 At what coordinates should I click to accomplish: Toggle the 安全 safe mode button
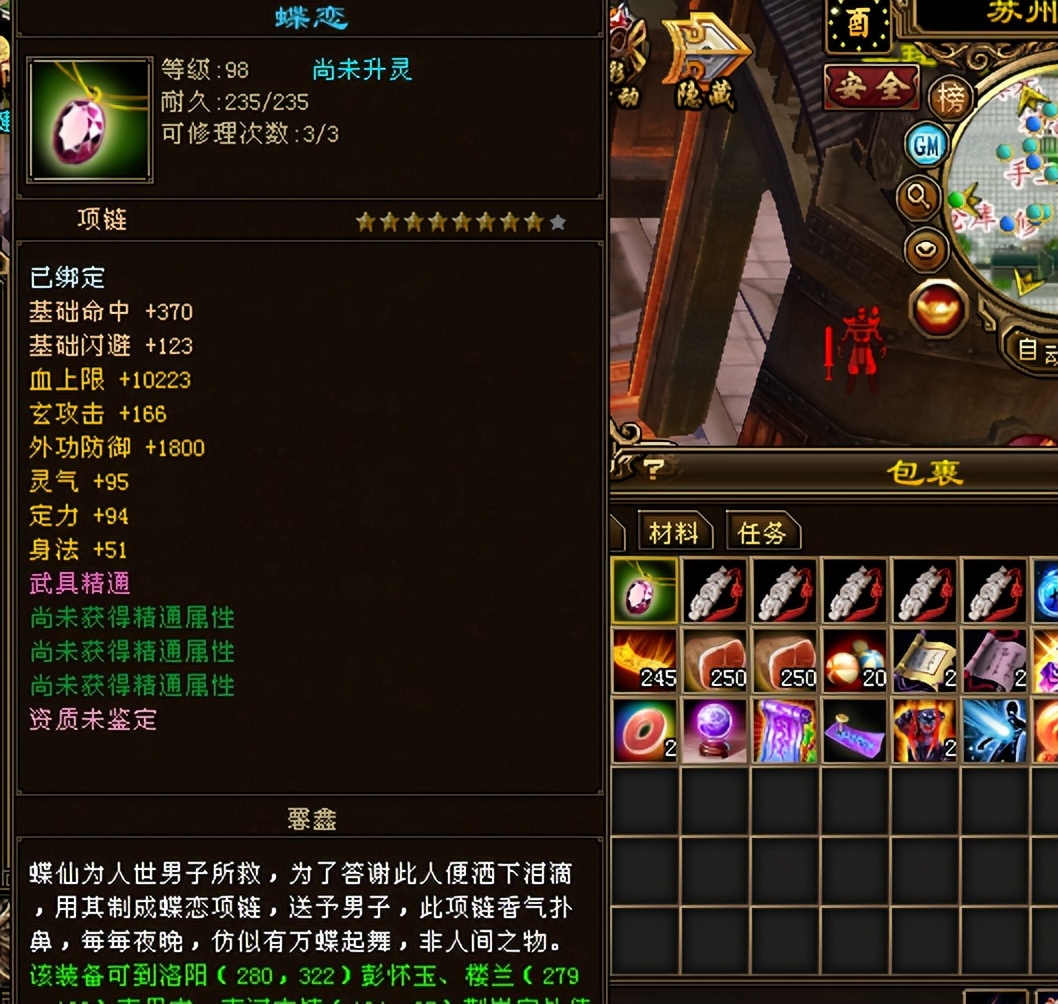click(871, 88)
